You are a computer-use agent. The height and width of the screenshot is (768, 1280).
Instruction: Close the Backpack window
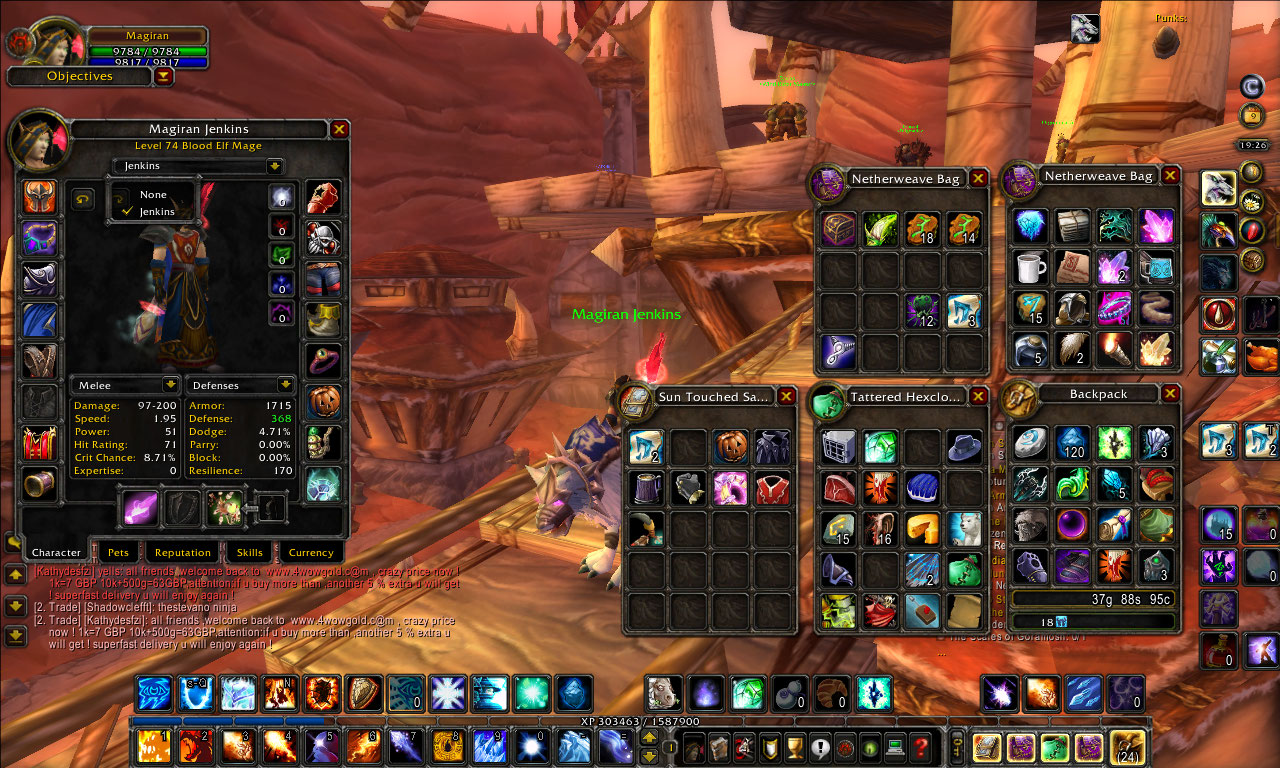pyautogui.click(x=1171, y=394)
